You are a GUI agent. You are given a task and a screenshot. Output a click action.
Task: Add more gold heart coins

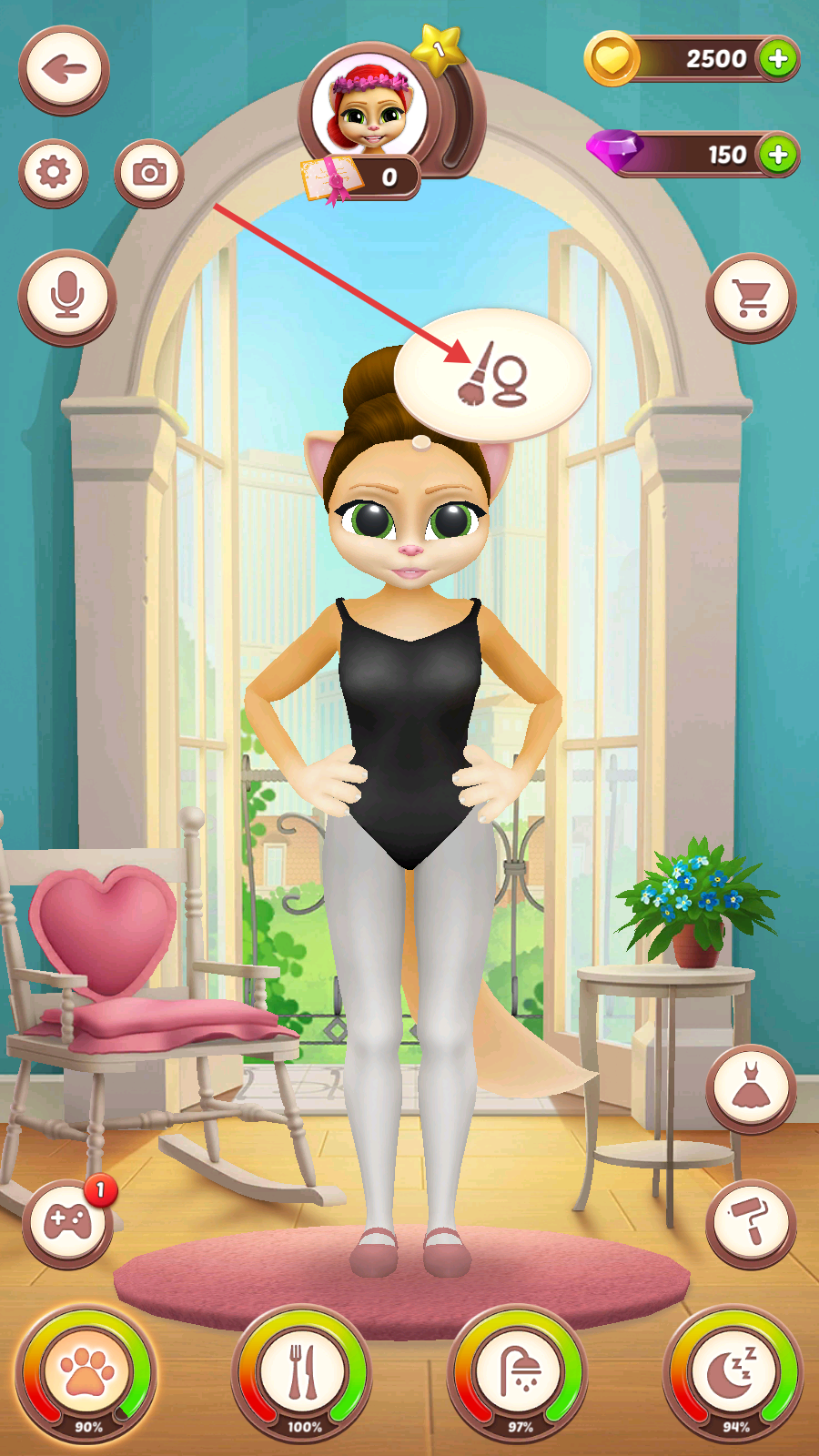778,59
